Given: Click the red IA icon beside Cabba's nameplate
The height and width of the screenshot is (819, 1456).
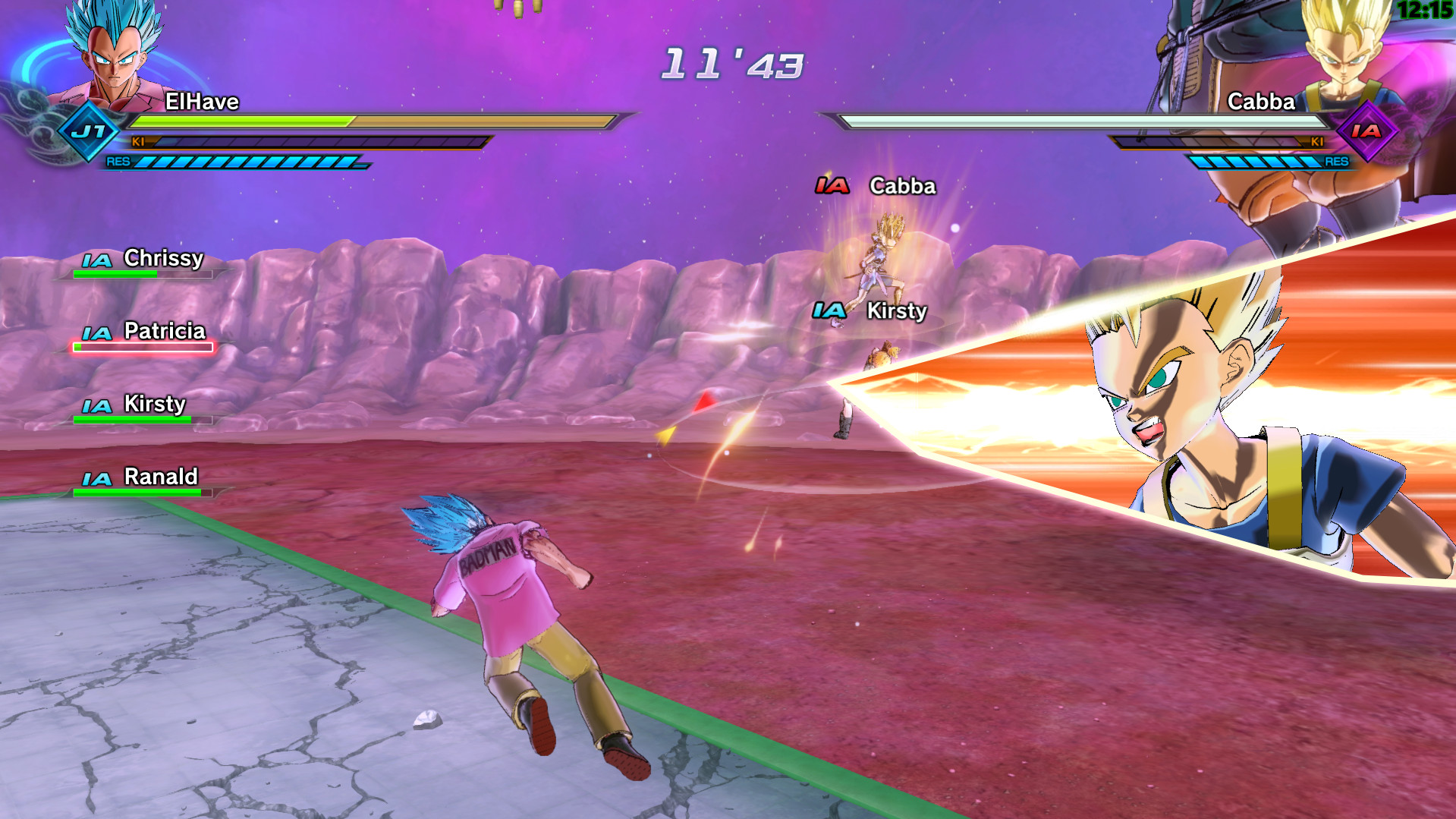Looking at the screenshot, I should coord(833,185).
